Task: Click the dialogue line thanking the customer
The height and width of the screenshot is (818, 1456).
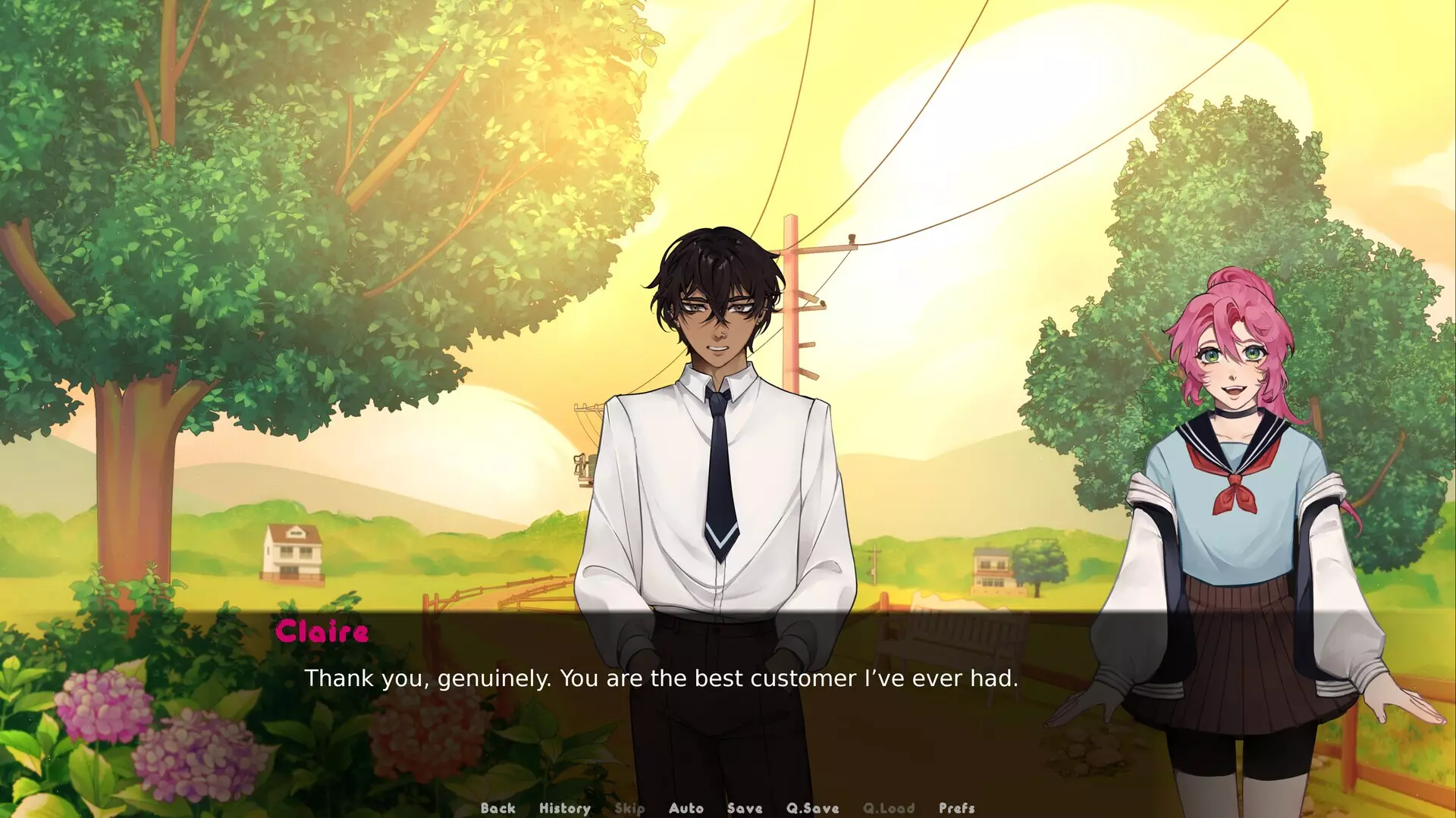Action: [x=663, y=679]
